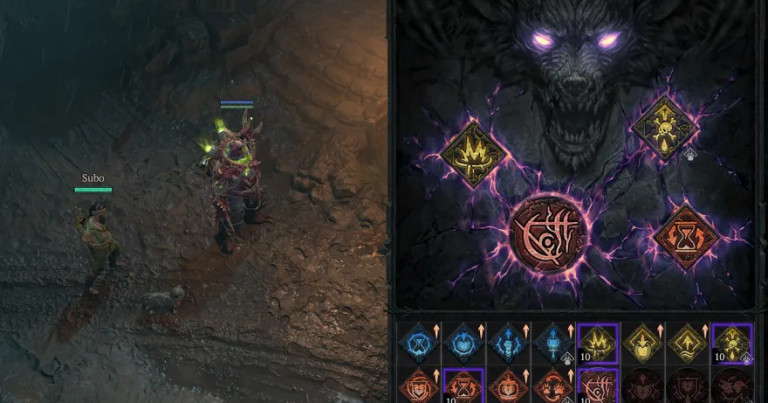Screen dimensions: 768x403
Task: Choose the blue hourglass icon in the grid
Action: coord(419,341)
